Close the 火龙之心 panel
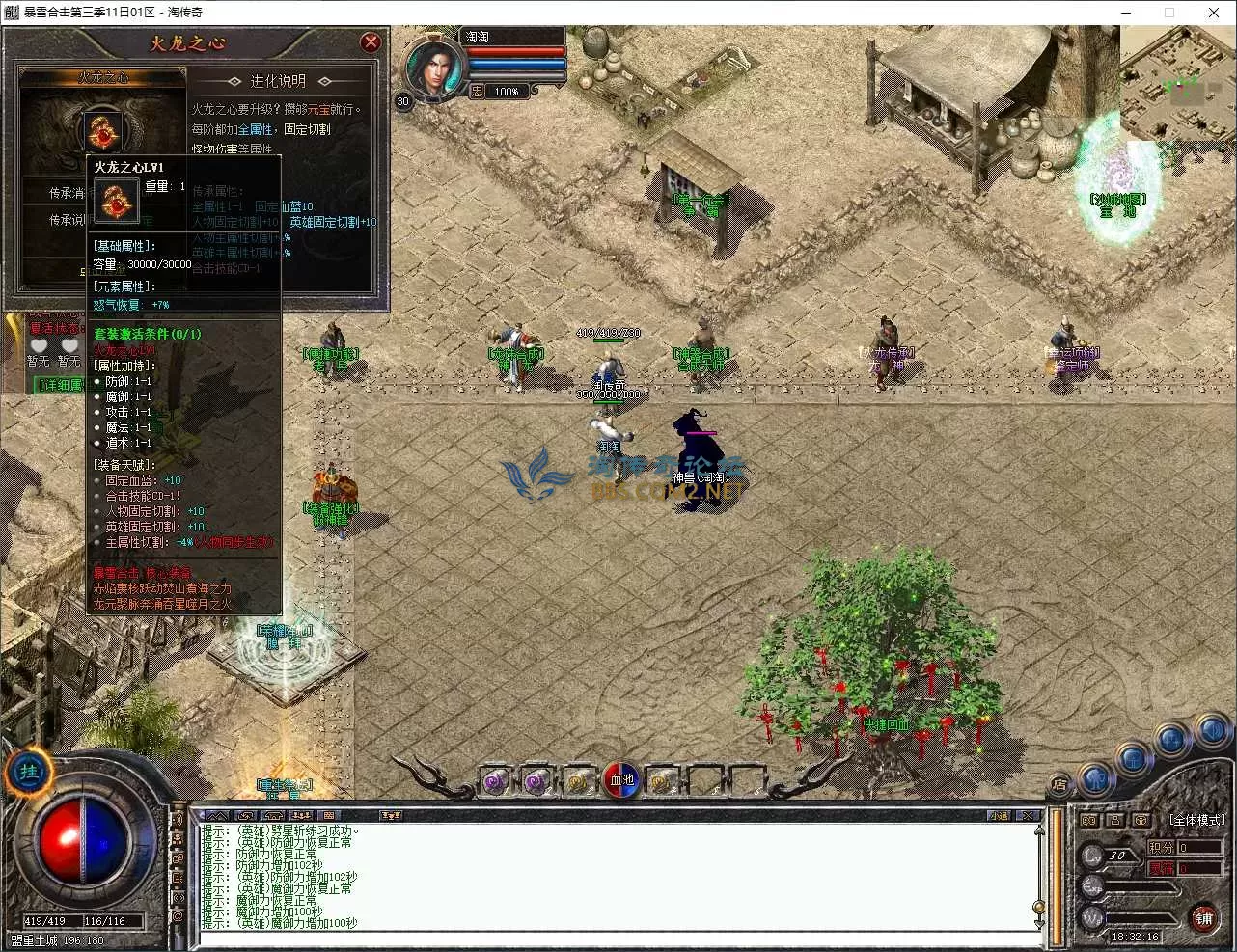 [371, 42]
